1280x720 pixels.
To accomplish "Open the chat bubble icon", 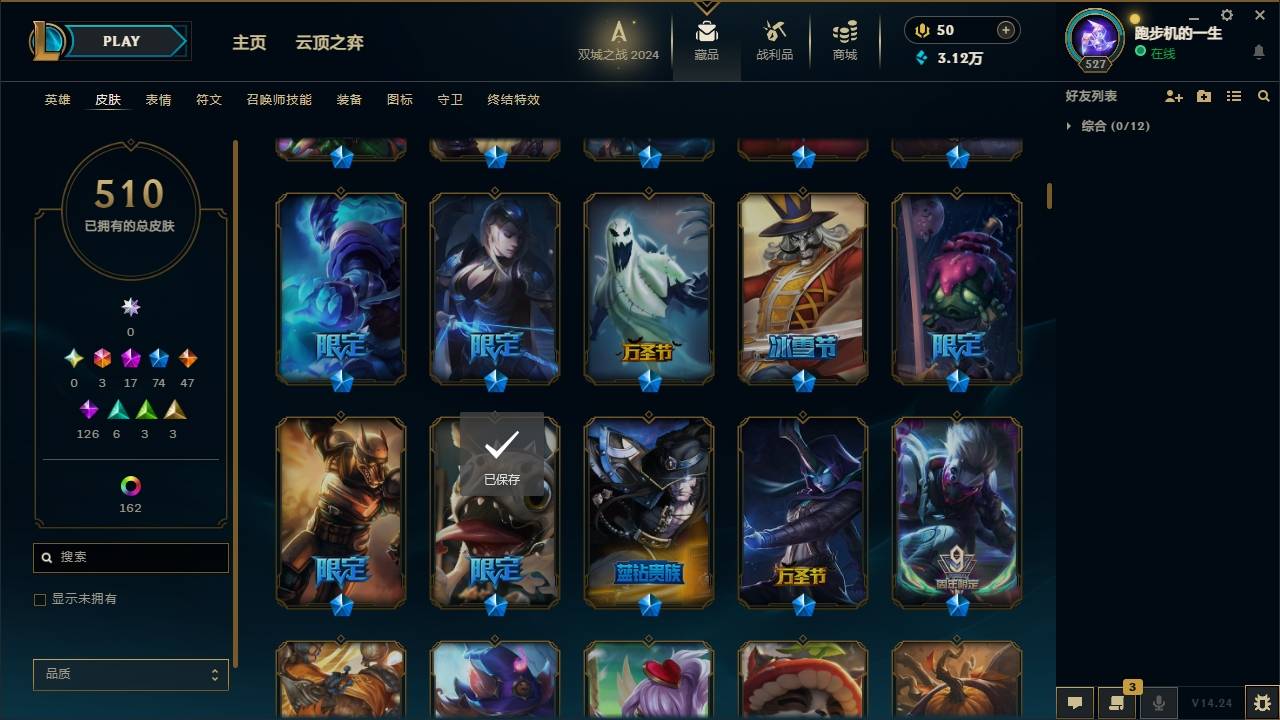I will coord(1075,703).
